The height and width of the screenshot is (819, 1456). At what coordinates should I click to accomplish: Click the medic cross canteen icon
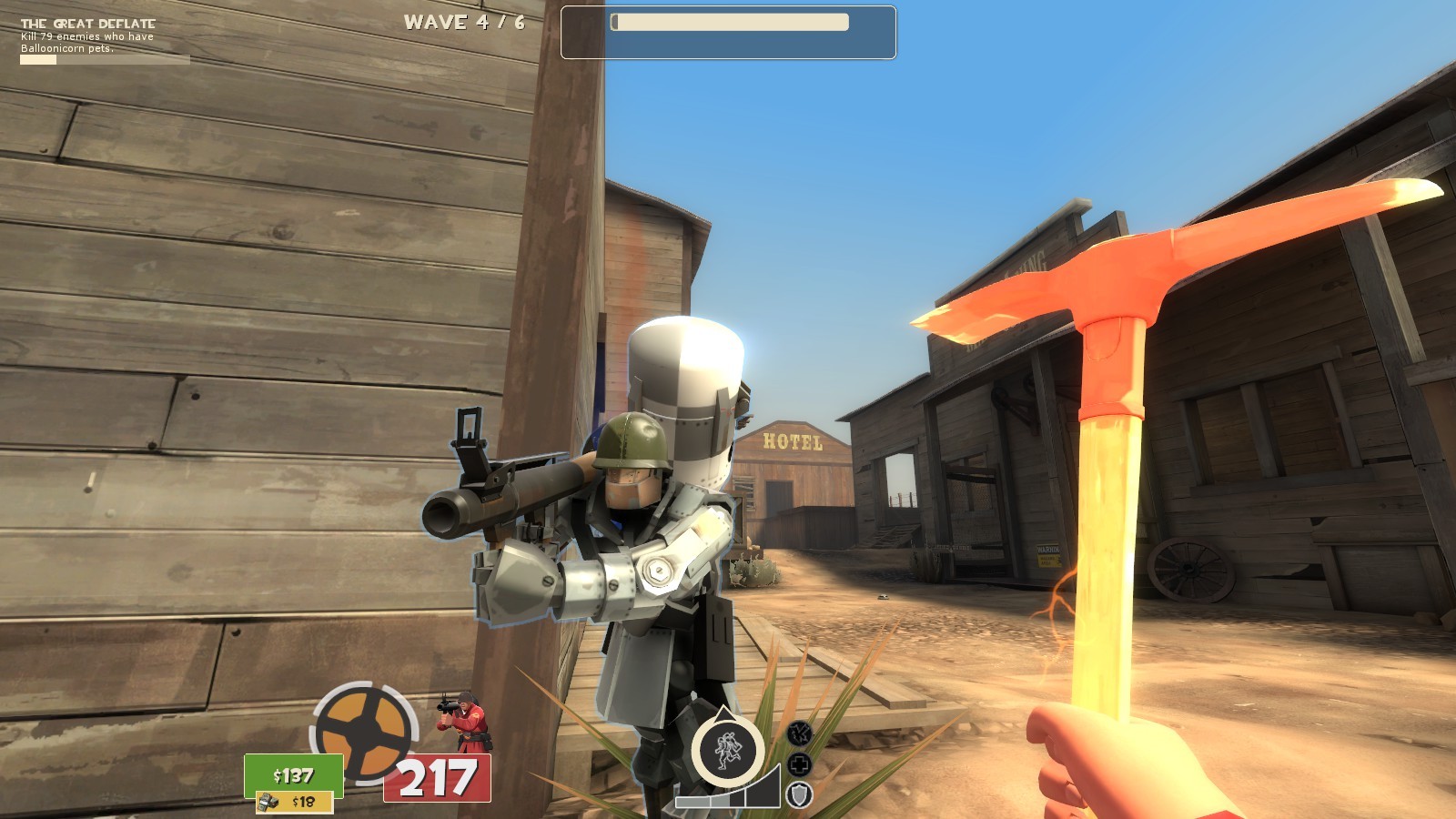coord(798,766)
